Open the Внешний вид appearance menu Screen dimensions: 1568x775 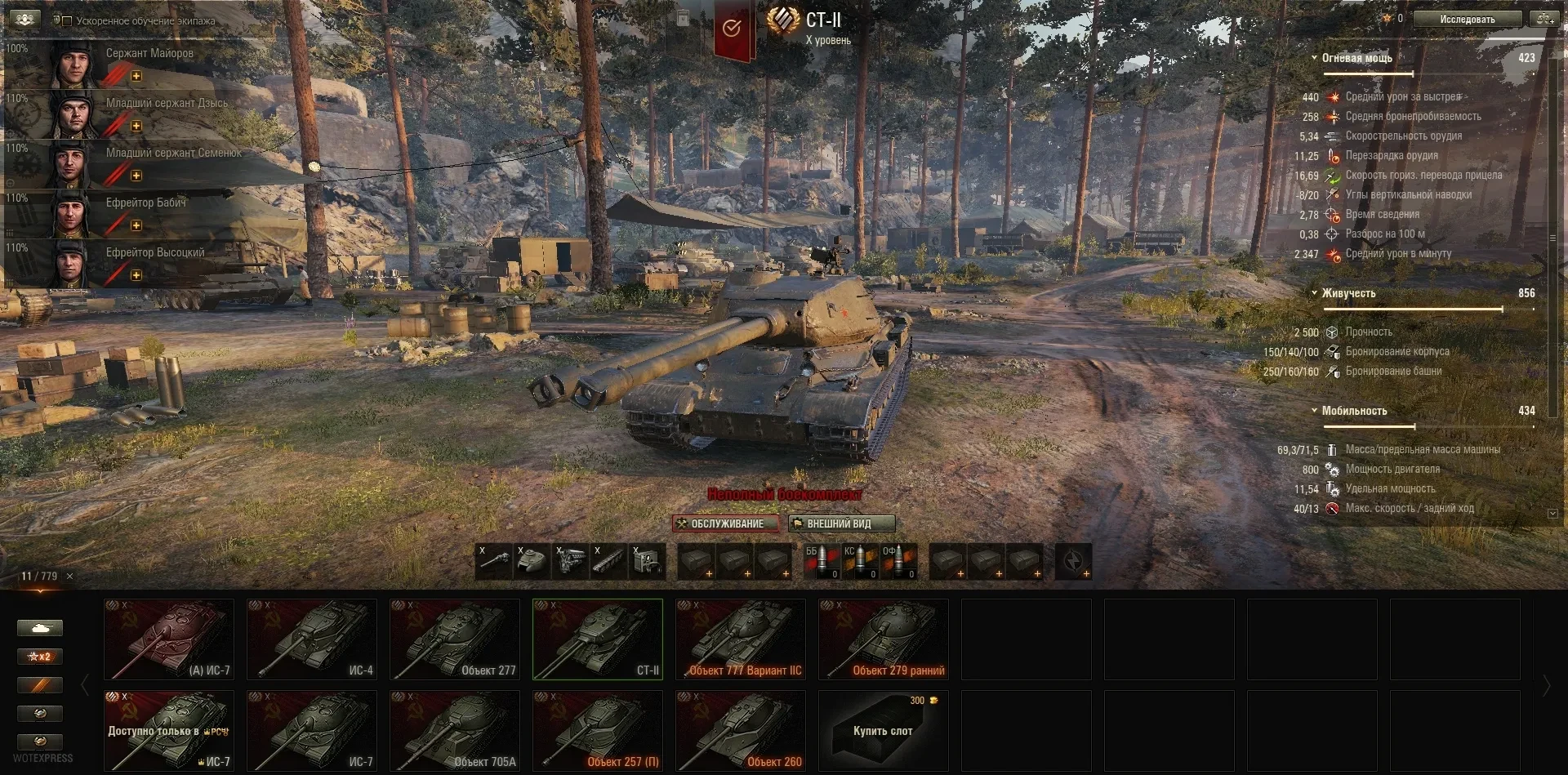[x=841, y=523]
